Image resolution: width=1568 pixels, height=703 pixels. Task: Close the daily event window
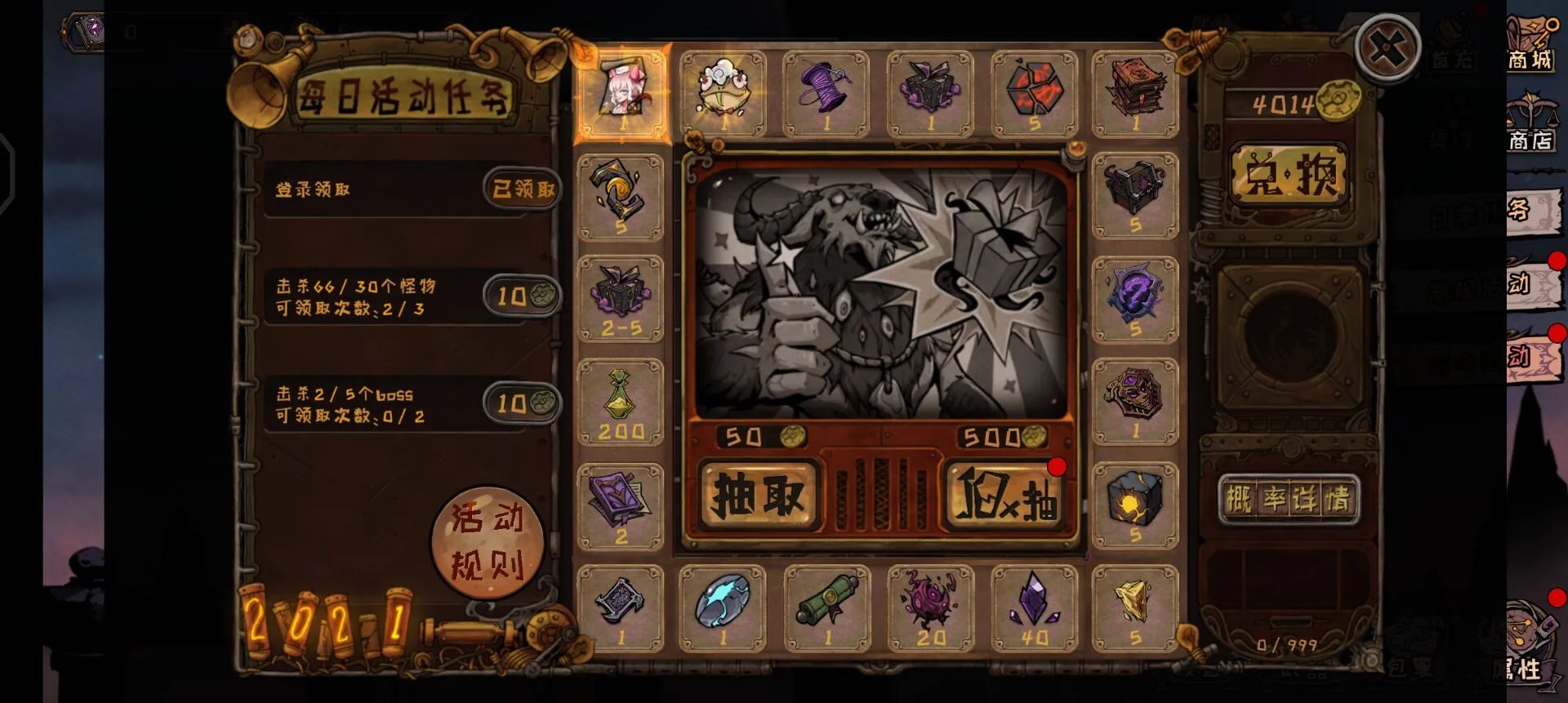pos(1388,48)
